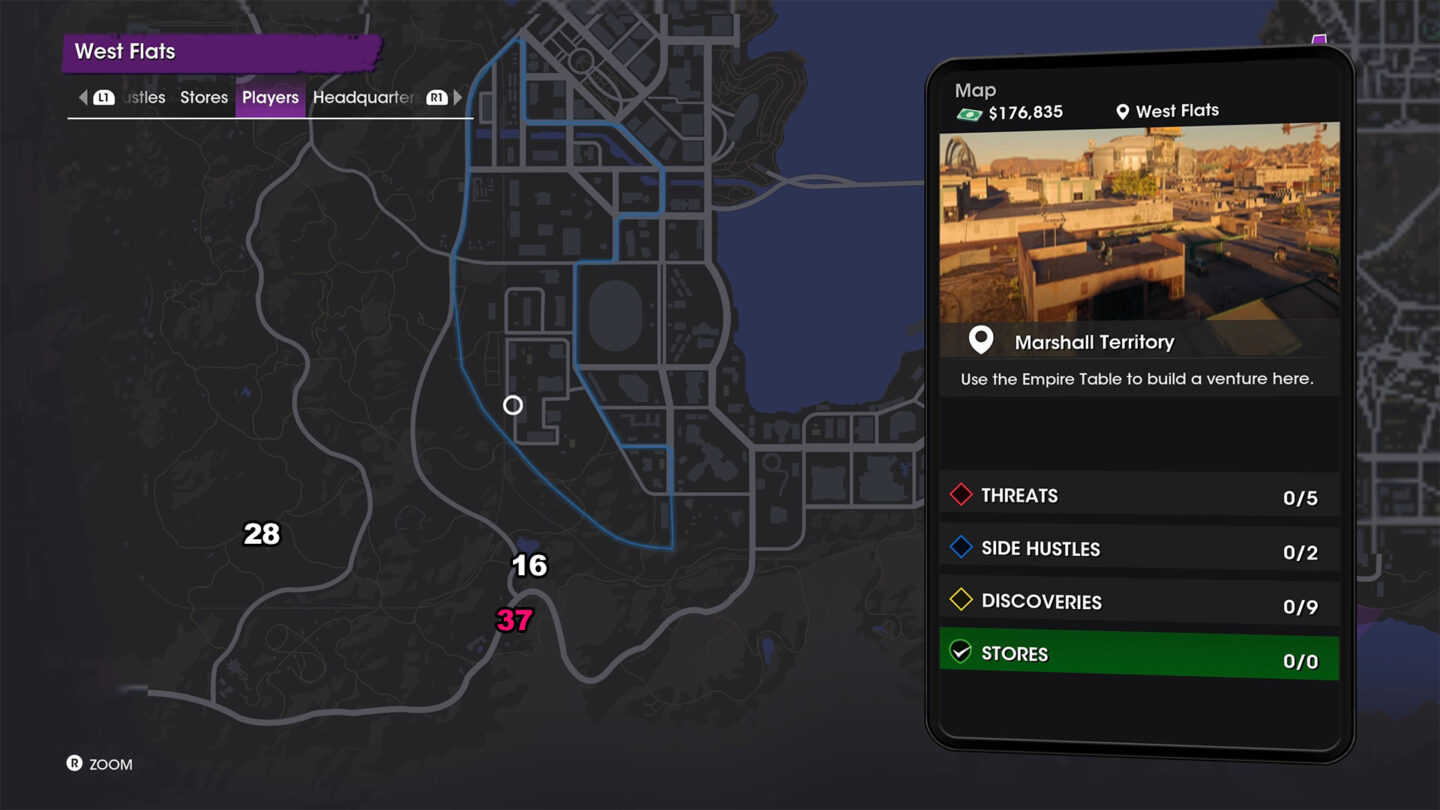1440x810 pixels.
Task: Click the right arrow beside R1
Action: click(x=458, y=97)
